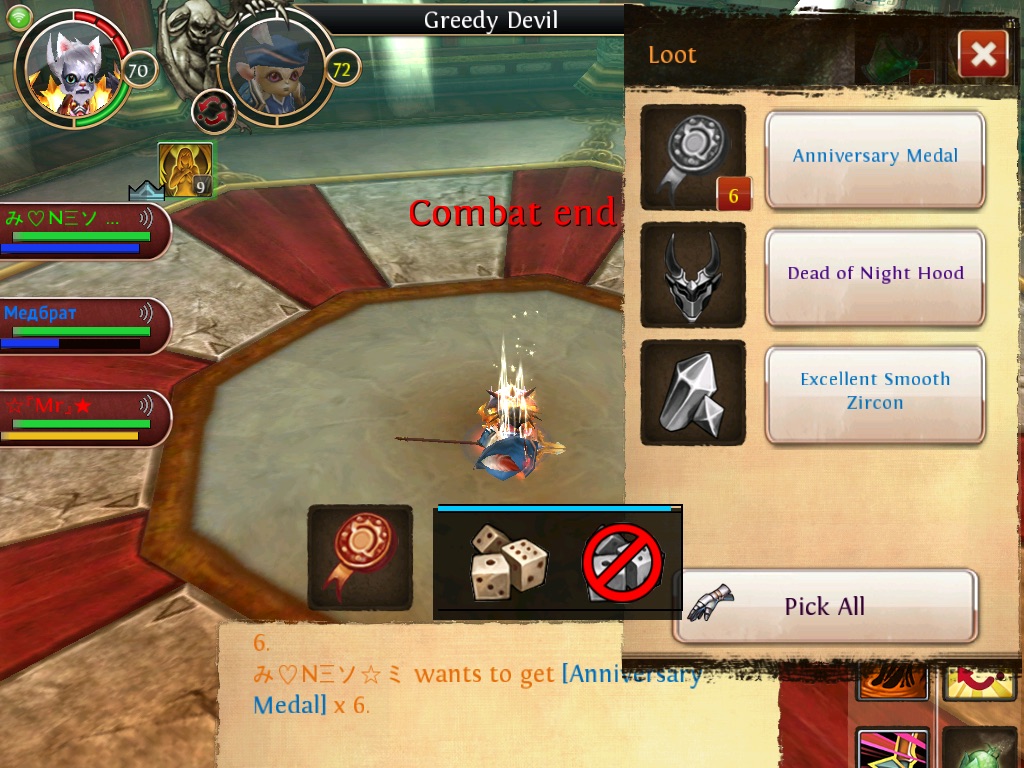Viewport: 1024px width, 768px height.
Task: Click the golden angel buff icon
Action: 185,169
